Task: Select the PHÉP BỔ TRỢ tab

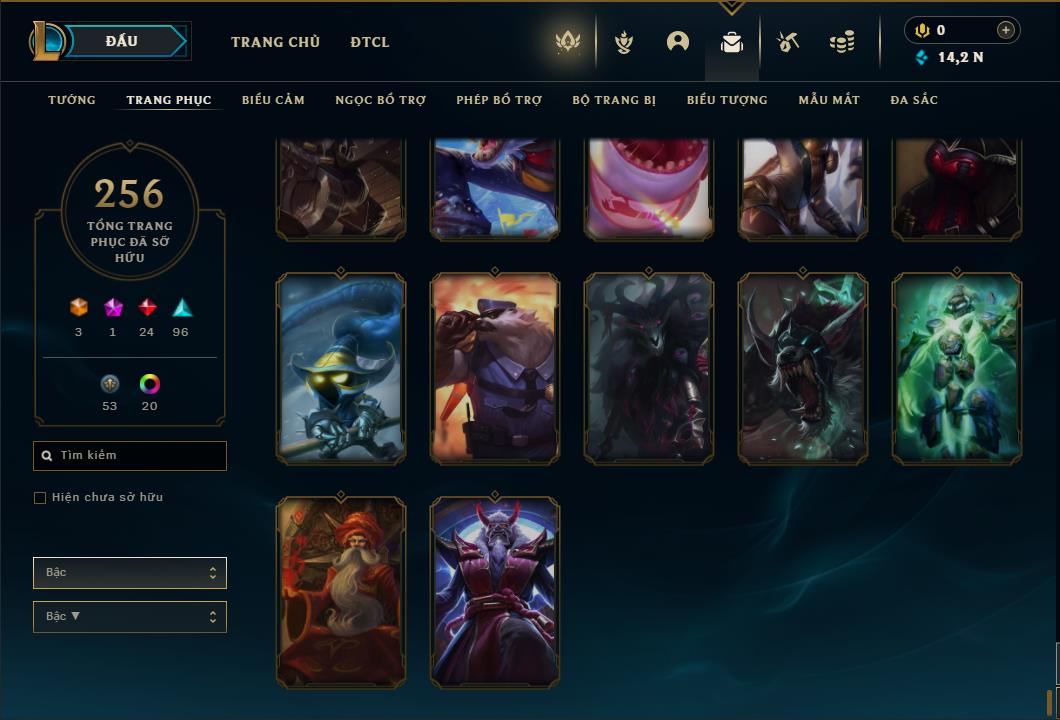Action: click(x=499, y=100)
